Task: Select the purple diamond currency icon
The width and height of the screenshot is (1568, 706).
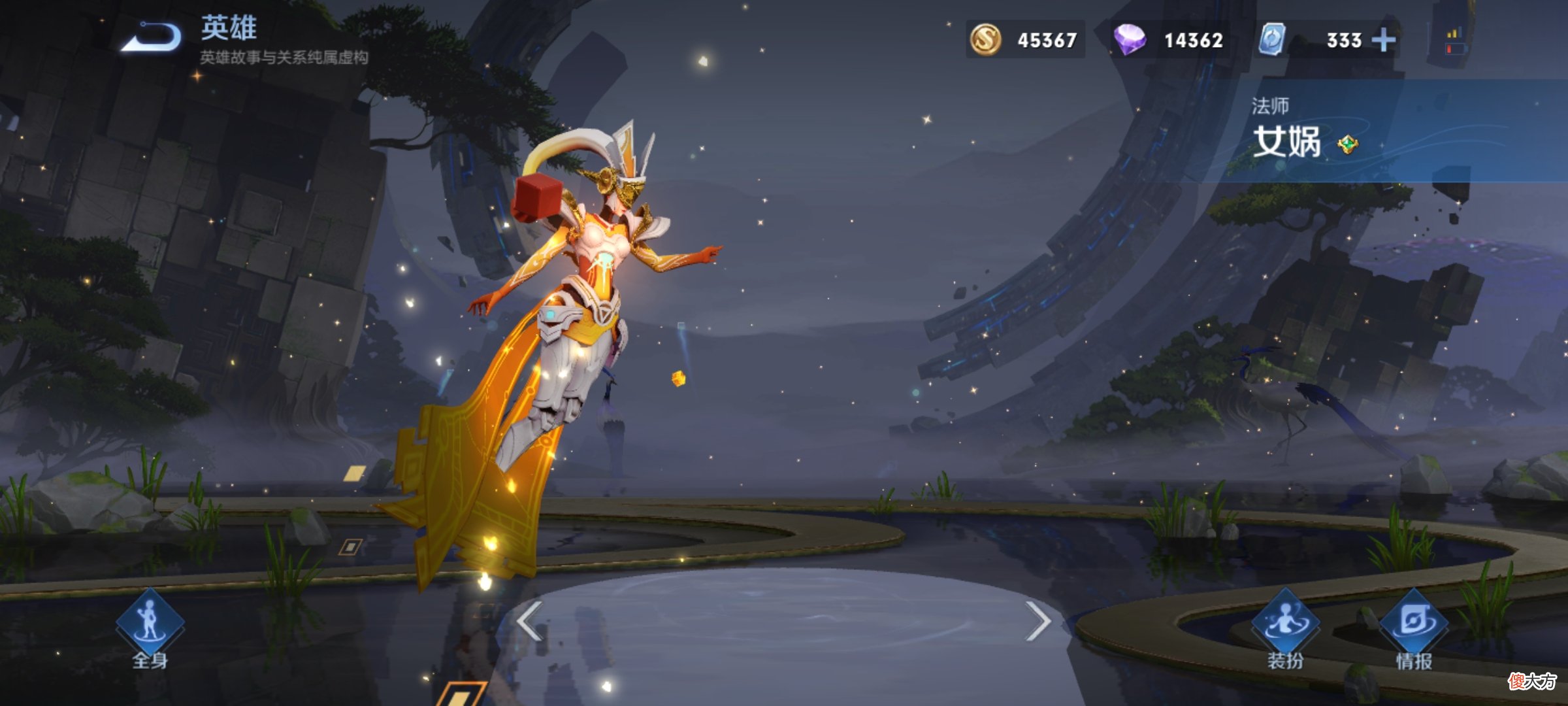Action: click(x=1129, y=40)
